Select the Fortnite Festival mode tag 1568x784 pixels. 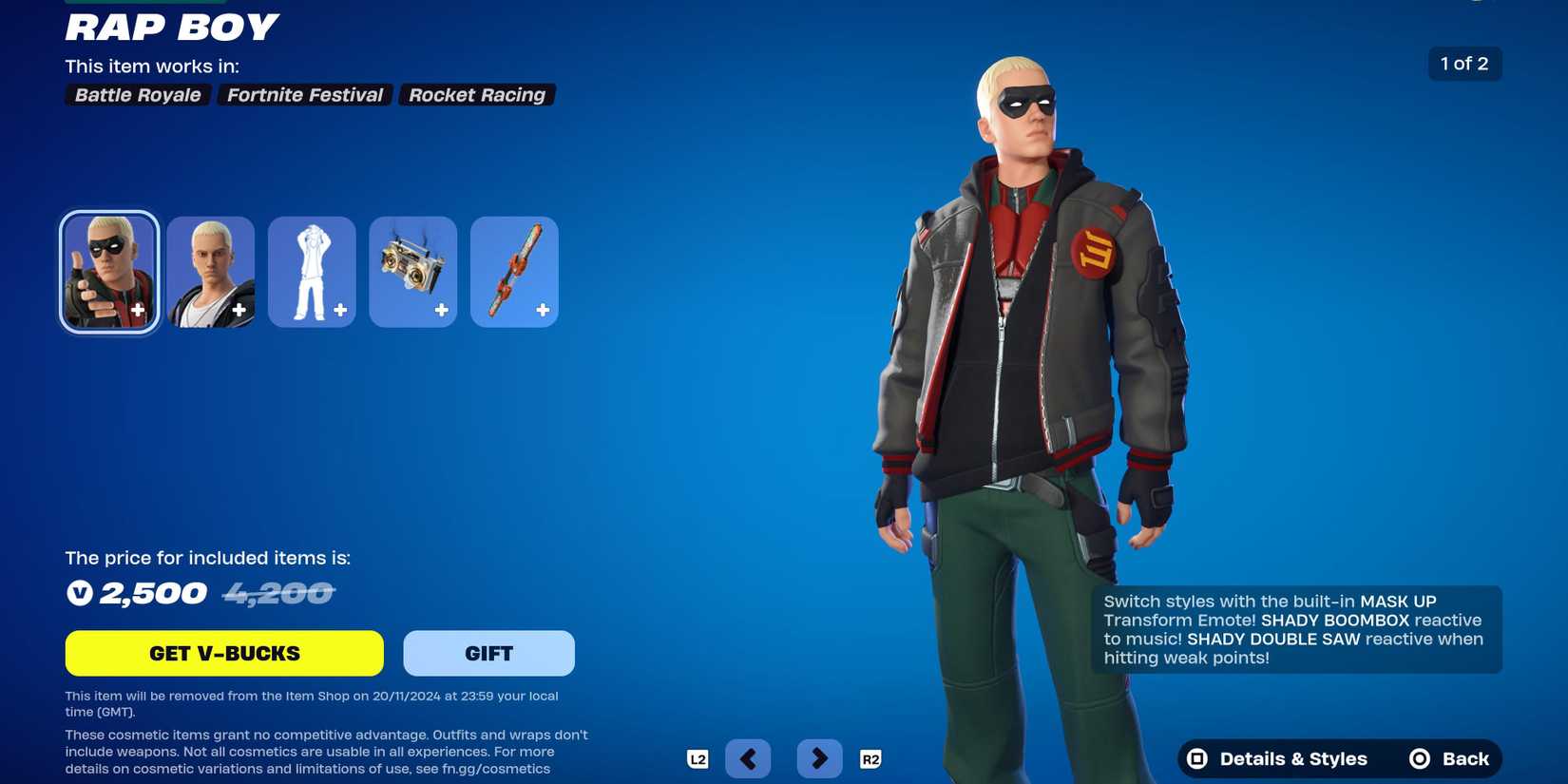pyautogui.click(x=303, y=94)
